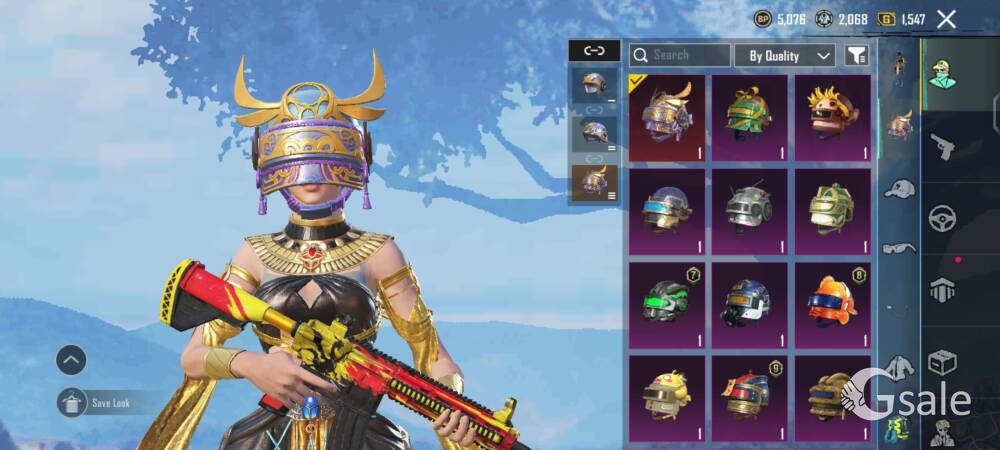This screenshot has height=450, width=1000.
Task: Pick the blue-visor dome helmet skin
Action: (x=667, y=211)
